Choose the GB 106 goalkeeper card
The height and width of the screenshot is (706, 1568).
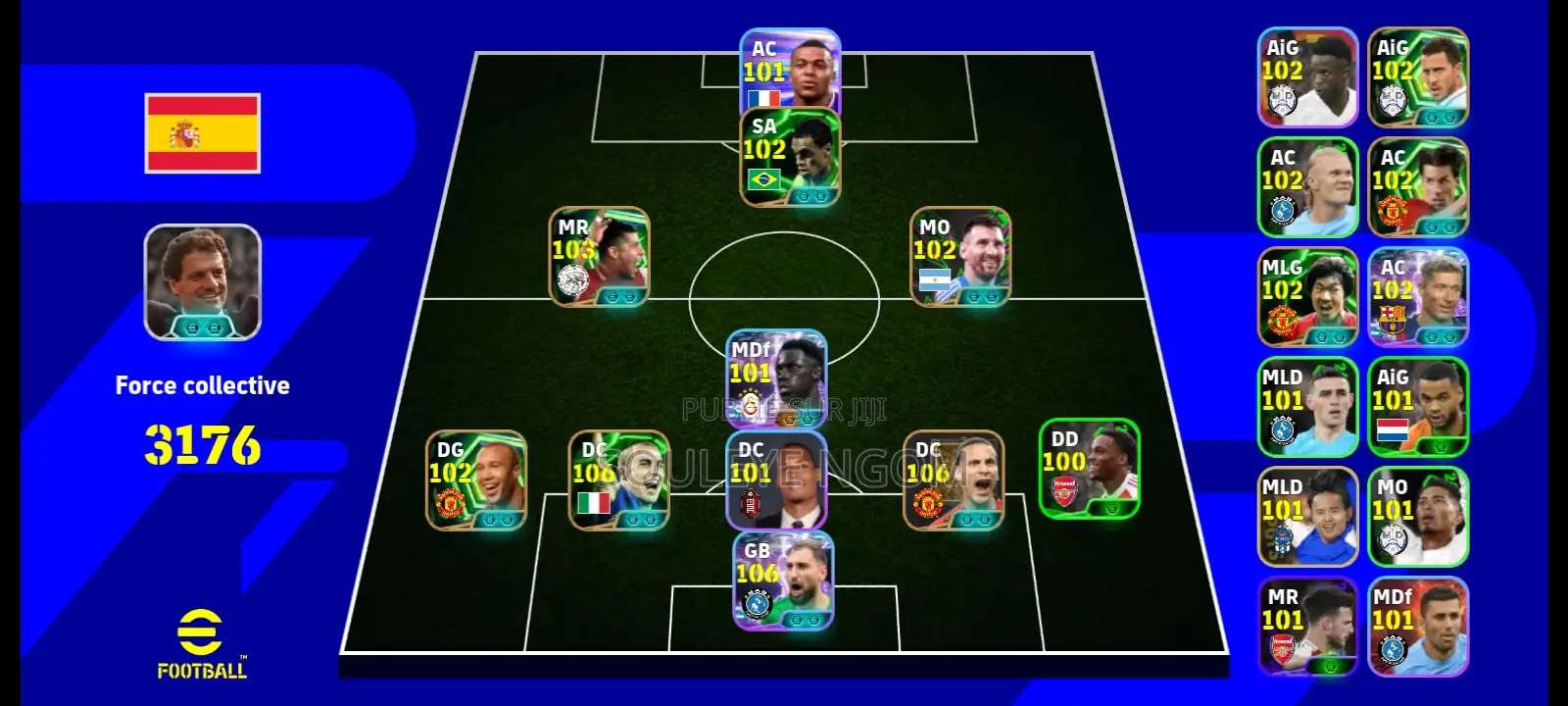[x=783, y=580]
